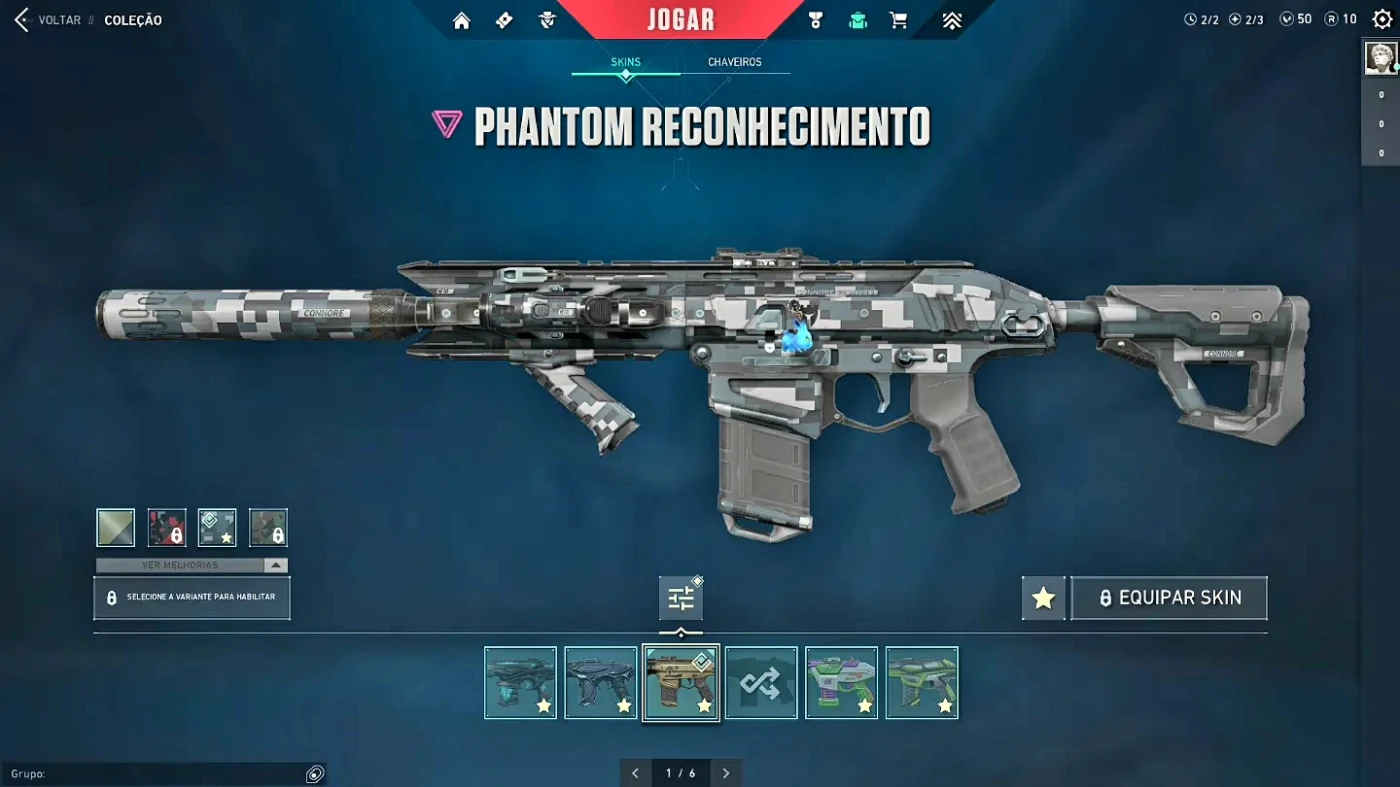Select the red locked camo variant
This screenshot has width=1400, height=787.
(166, 527)
